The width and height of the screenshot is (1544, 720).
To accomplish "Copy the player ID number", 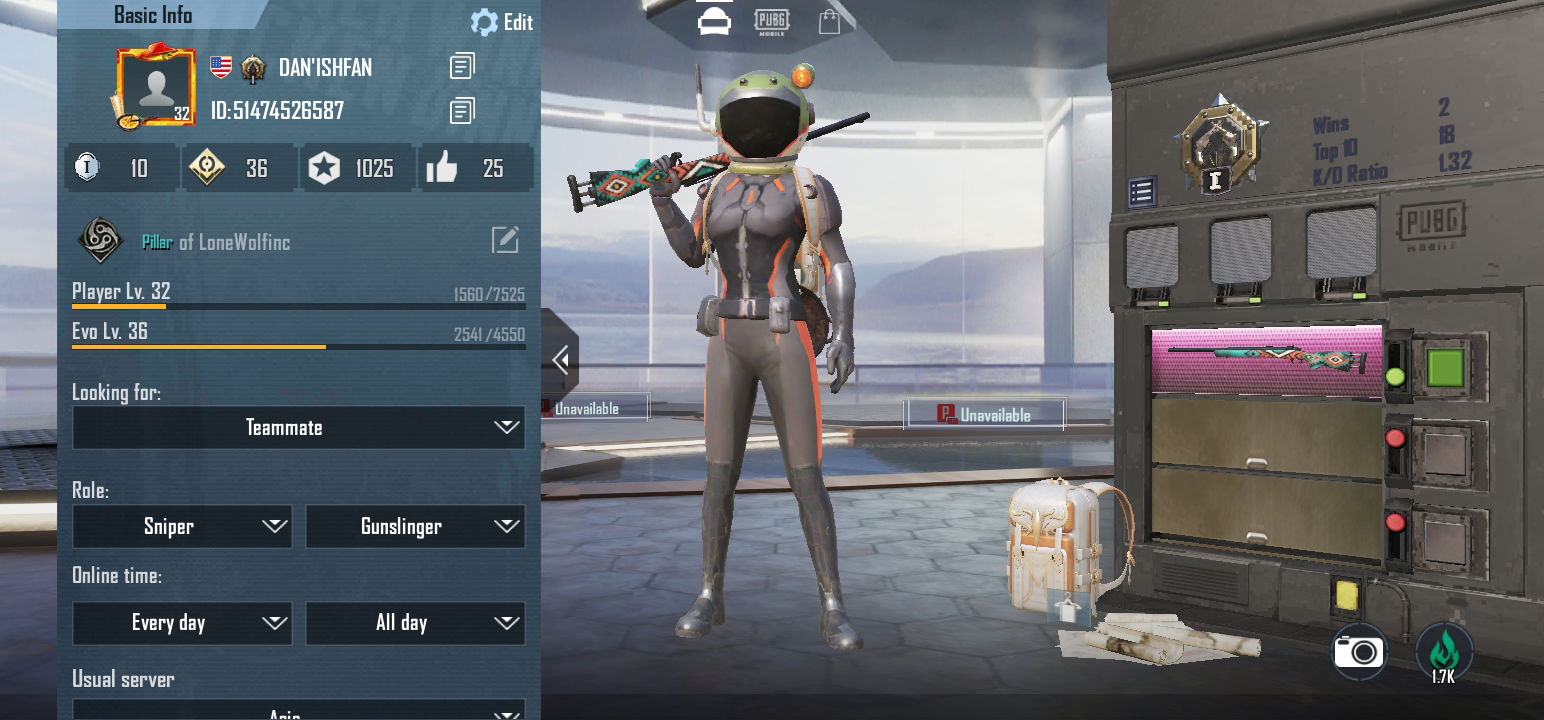I will [x=462, y=111].
